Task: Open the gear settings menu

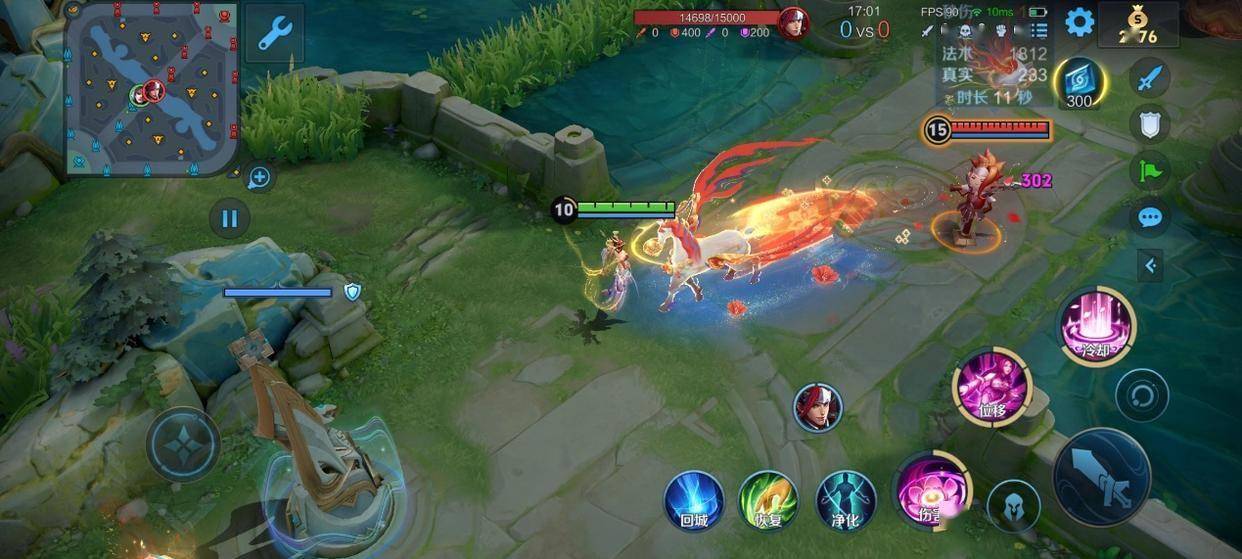Action: coord(1079,22)
